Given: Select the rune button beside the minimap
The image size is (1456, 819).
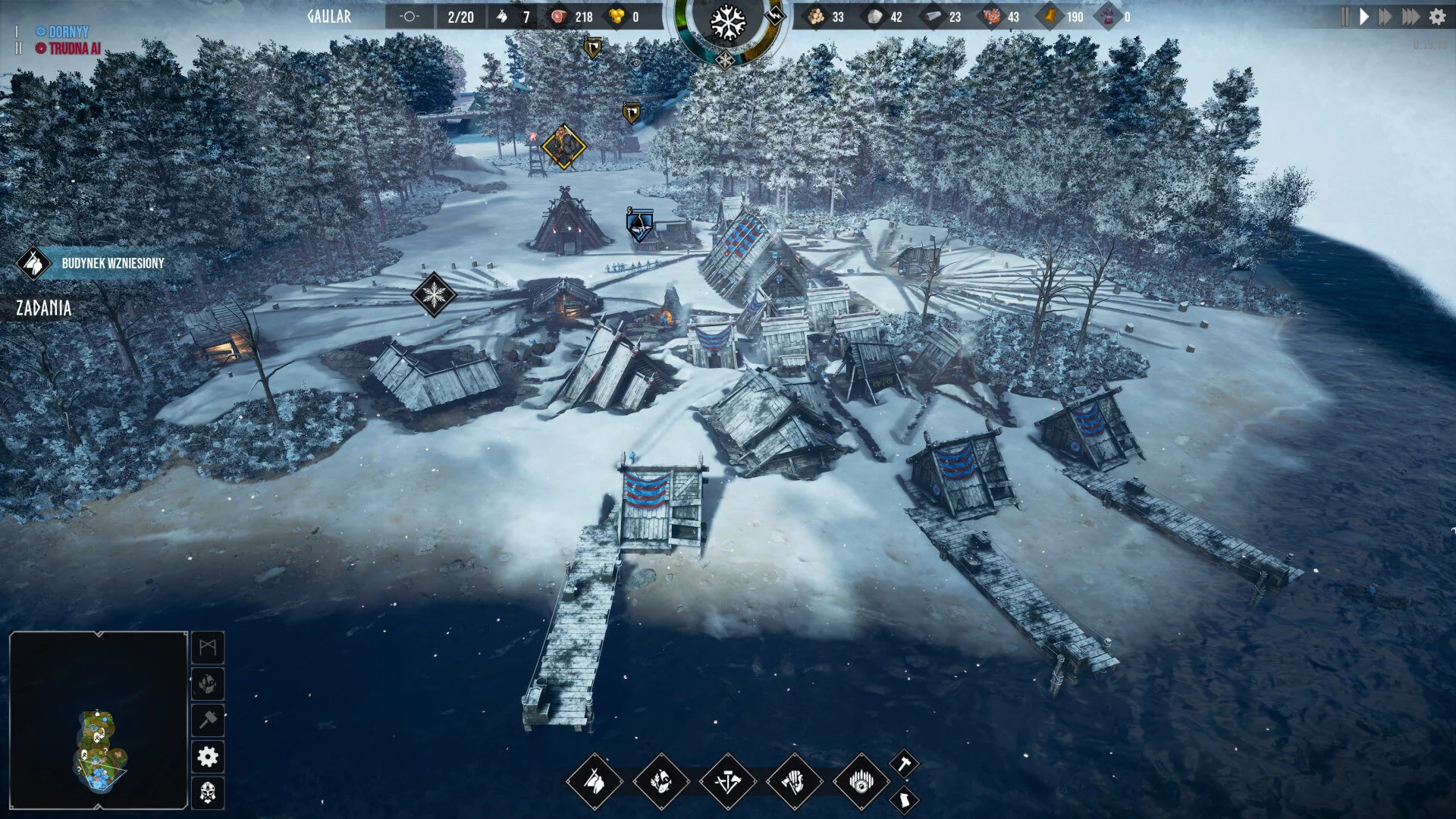Looking at the screenshot, I should click(x=208, y=648).
